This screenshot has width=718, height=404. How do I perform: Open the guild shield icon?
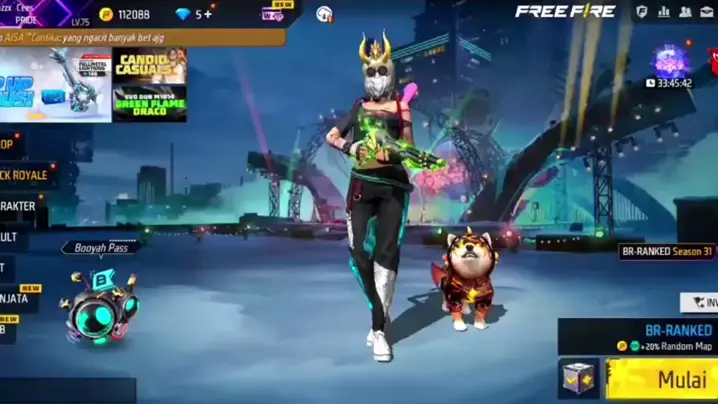(641, 12)
